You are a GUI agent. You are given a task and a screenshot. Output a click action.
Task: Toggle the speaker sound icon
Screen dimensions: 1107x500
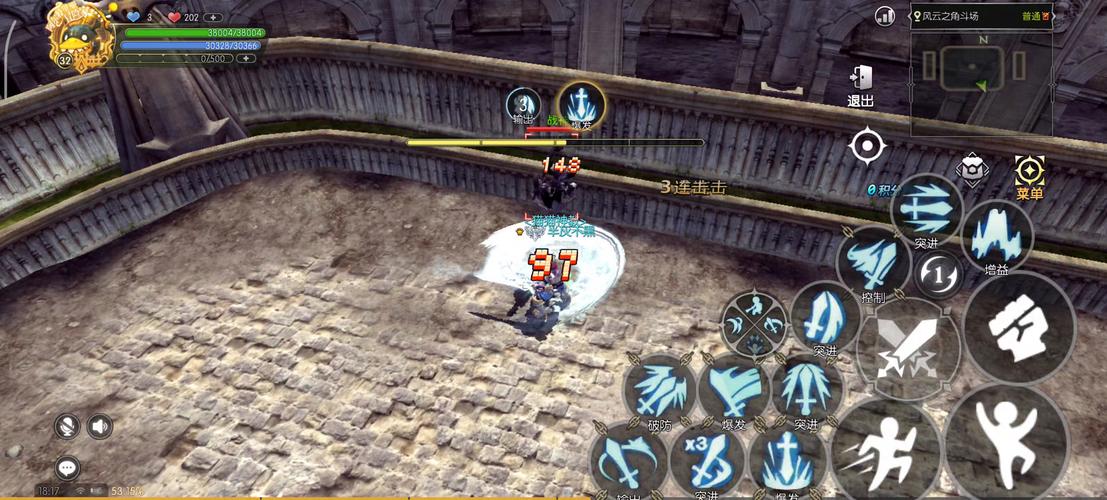[100, 427]
